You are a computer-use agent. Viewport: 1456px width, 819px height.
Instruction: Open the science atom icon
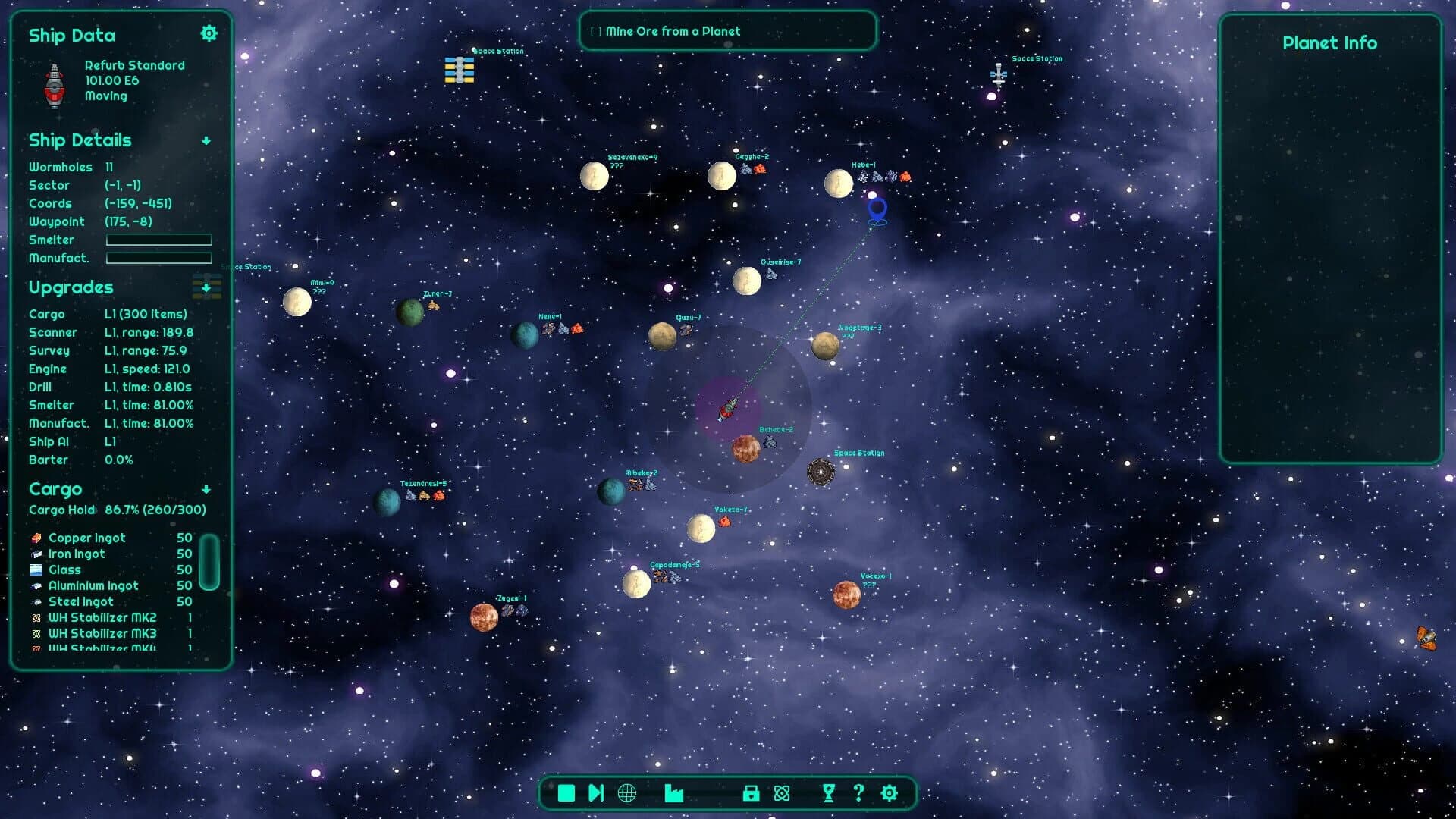pyautogui.click(x=783, y=793)
